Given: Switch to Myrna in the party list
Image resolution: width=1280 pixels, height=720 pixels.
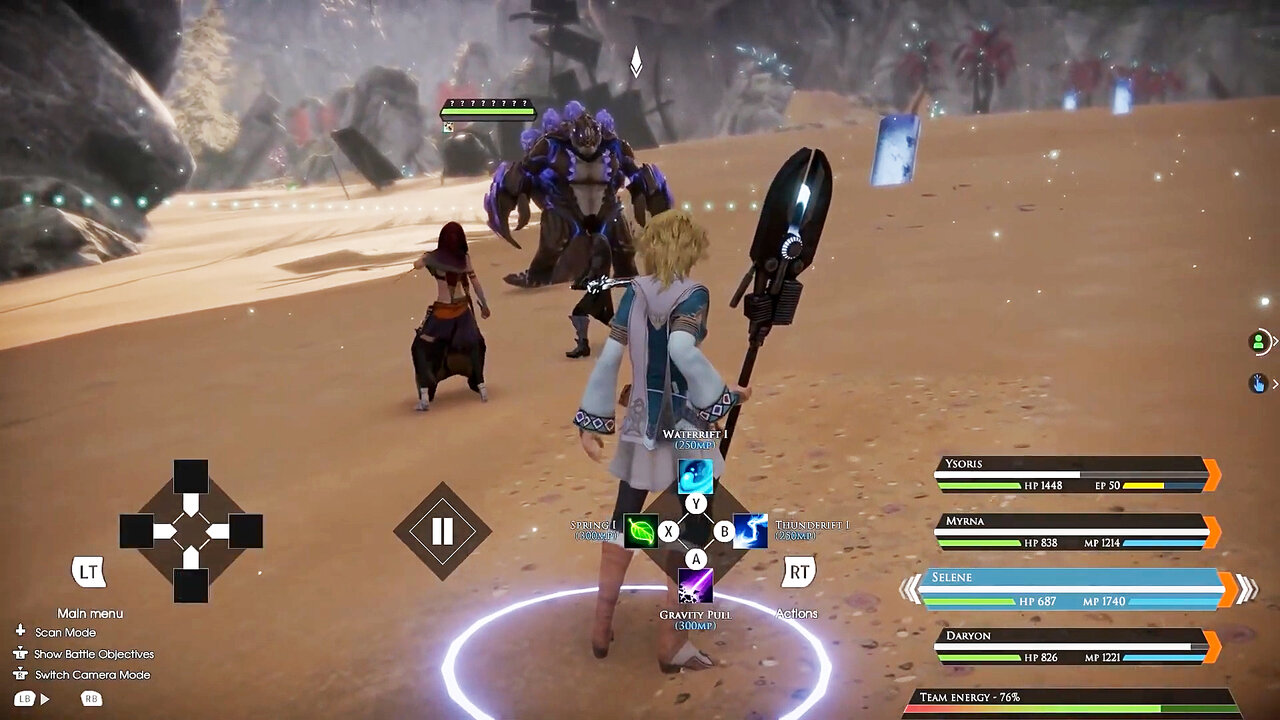Looking at the screenshot, I should point(1075,532).
